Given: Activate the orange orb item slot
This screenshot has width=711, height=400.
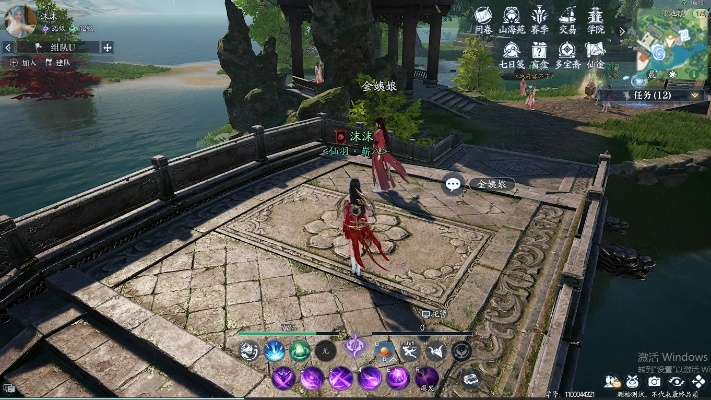Looking at the screenshot, I should (x=384, y=350).
